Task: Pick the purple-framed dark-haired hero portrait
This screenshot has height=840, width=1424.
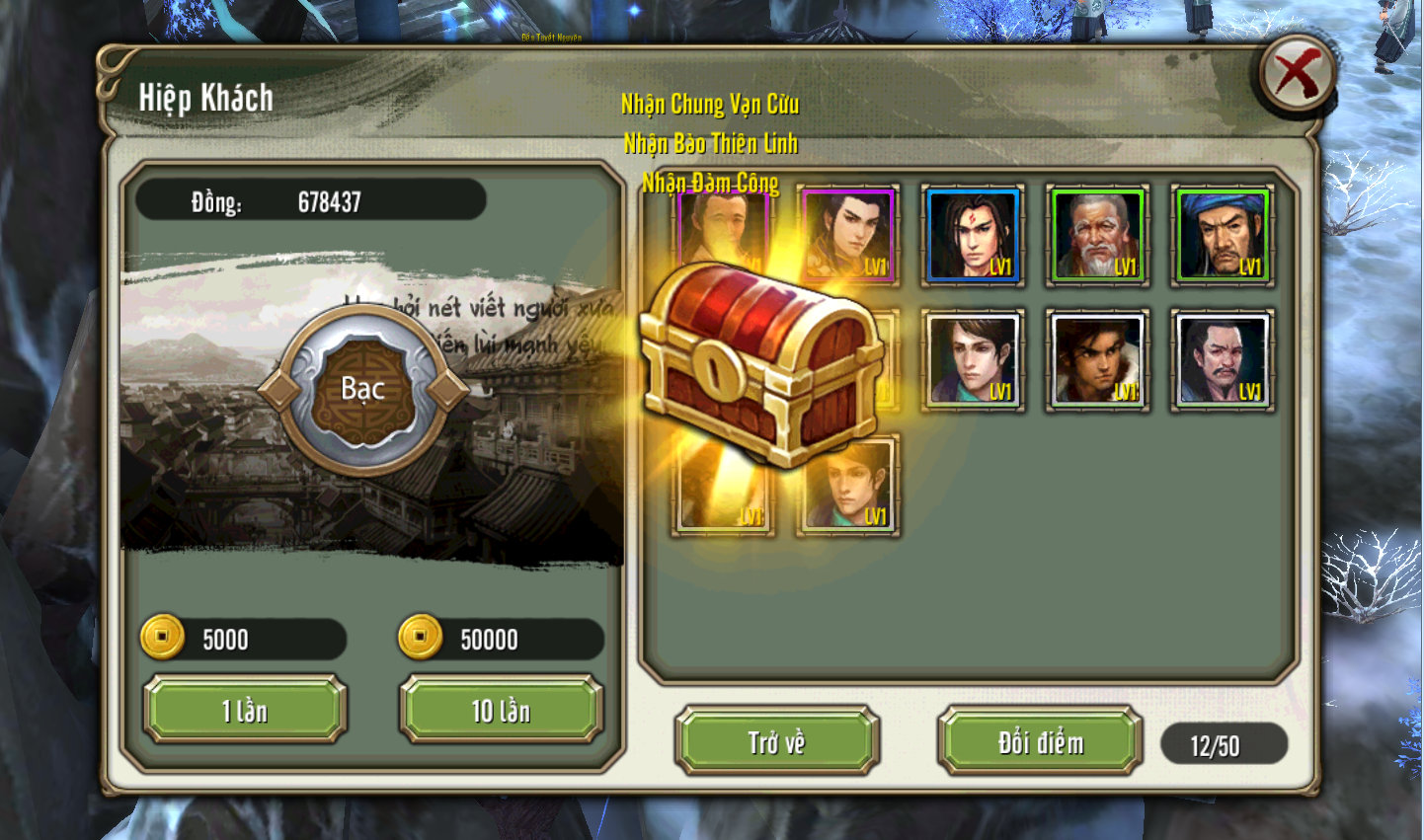Action: coord(848,236)
